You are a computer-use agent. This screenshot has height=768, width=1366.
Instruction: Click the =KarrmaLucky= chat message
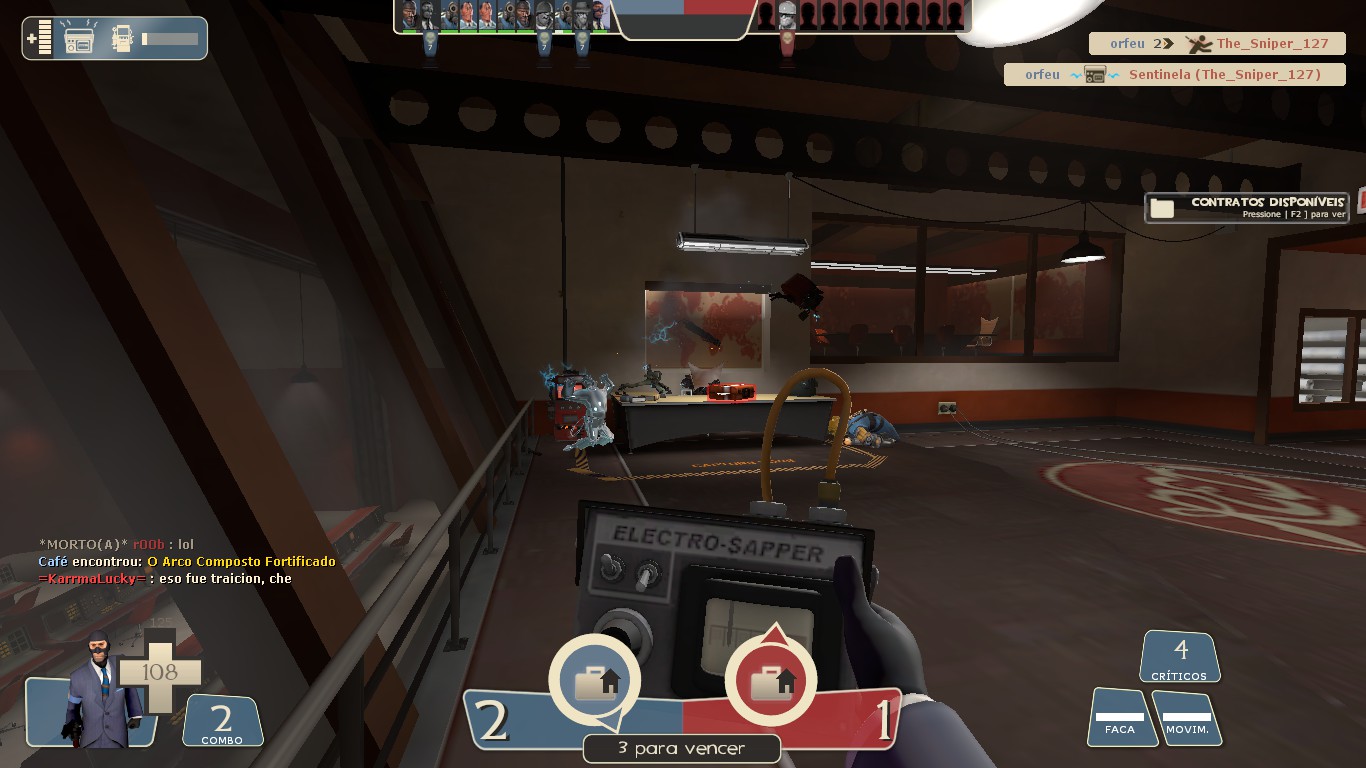tap(165, 579)
